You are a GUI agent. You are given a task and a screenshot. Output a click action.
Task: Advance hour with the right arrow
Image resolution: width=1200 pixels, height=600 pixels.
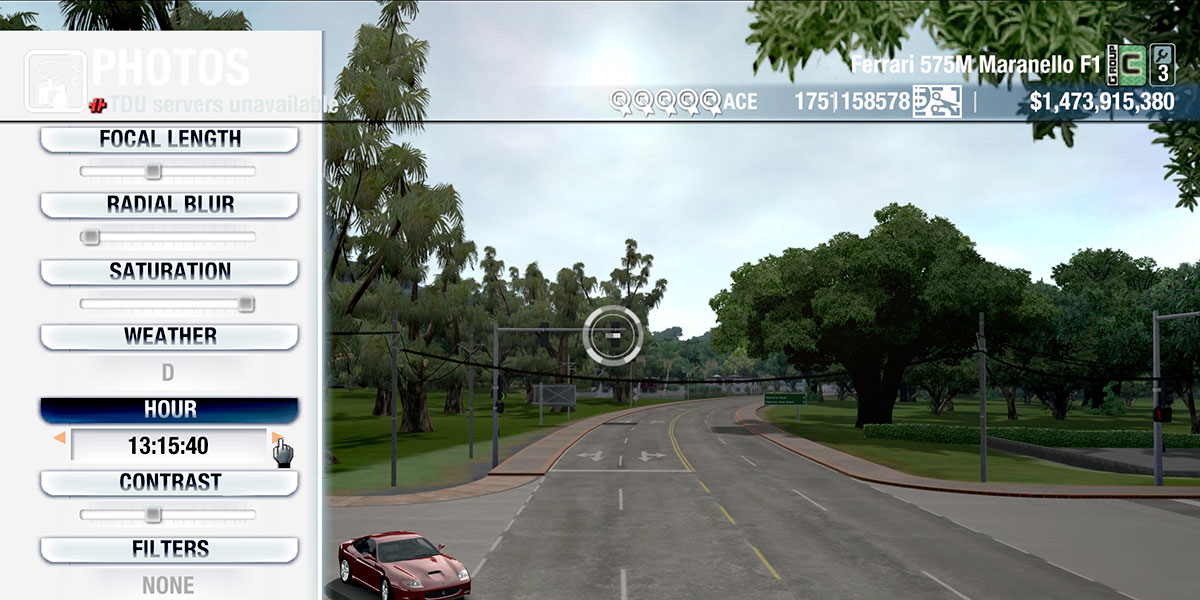tap(276, 438)
